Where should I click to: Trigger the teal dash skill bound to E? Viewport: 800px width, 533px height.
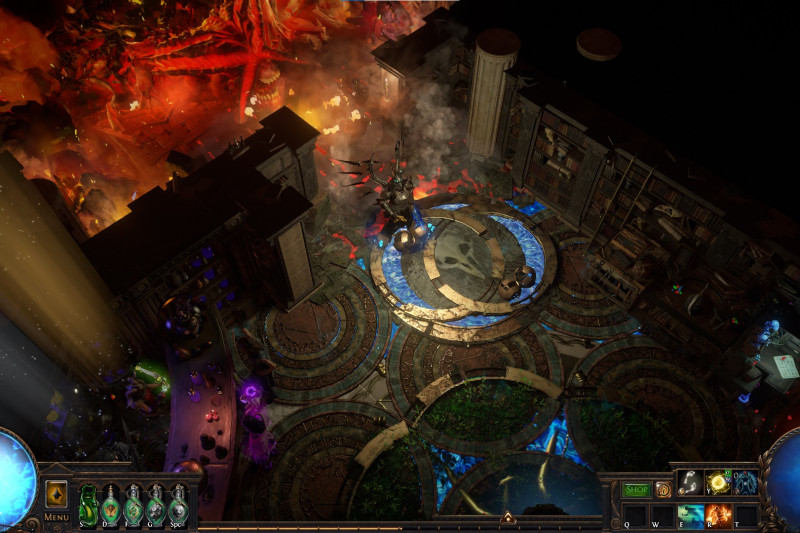(690, 514)
